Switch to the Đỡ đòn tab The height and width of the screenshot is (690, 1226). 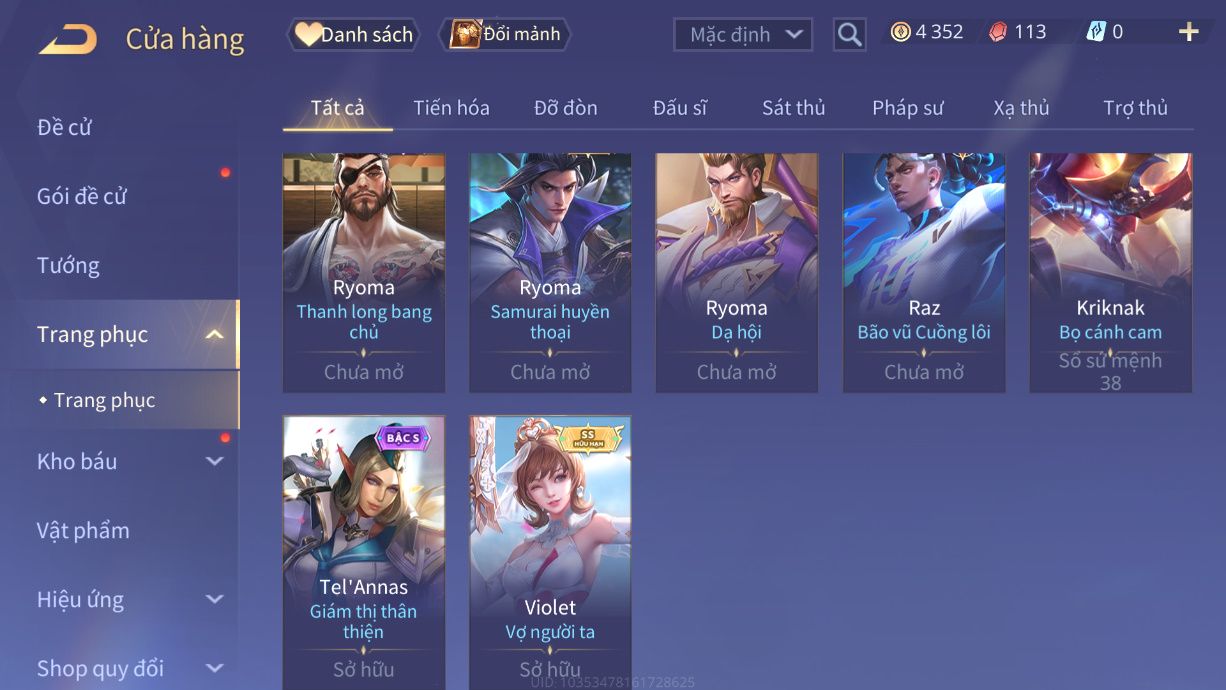point(565,108)
